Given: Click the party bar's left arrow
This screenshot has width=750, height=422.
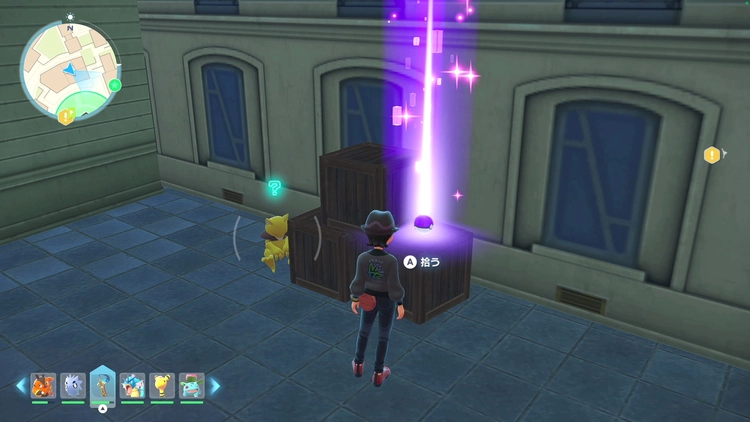Looking at the screenshot, I should [20, 385].
